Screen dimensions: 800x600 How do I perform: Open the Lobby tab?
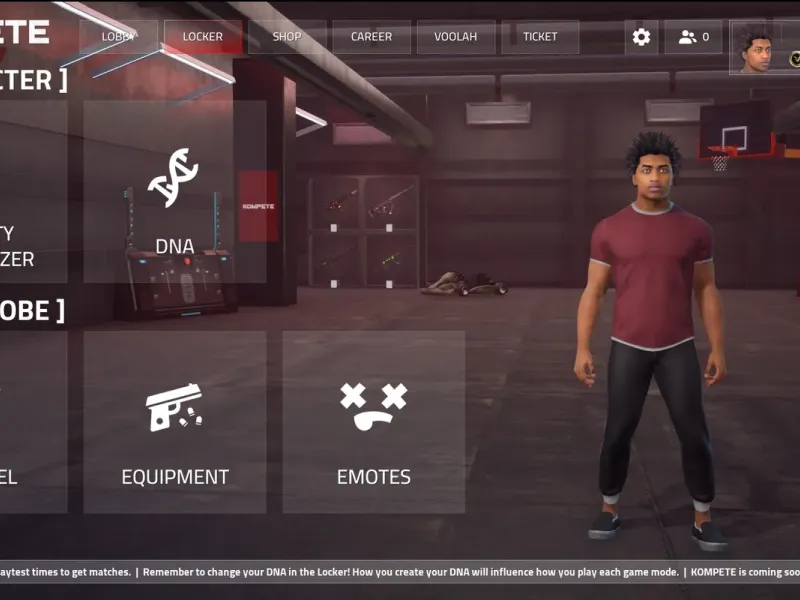click(x=119, y=37)
